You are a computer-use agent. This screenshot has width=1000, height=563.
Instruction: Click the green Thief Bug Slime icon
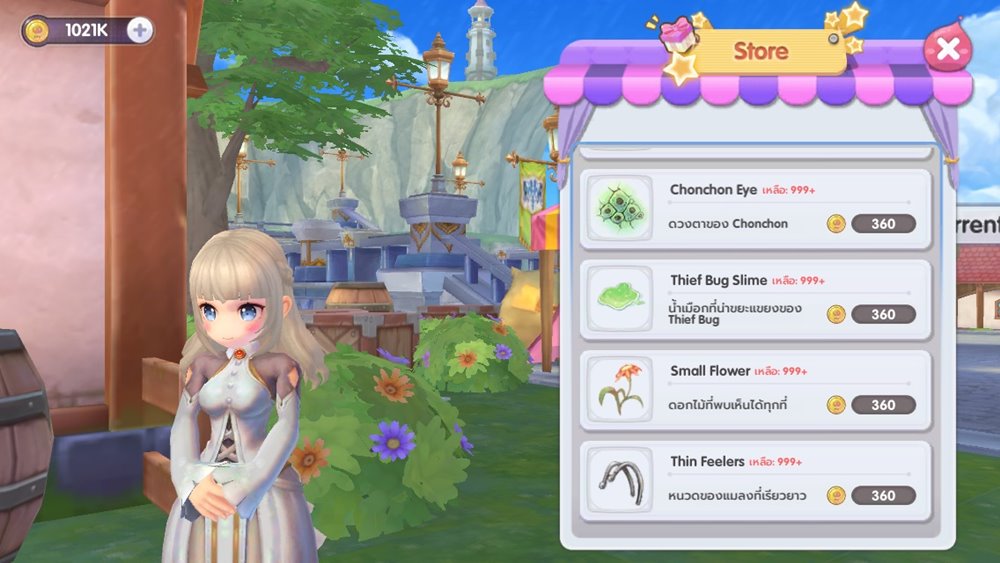(620, 298)
